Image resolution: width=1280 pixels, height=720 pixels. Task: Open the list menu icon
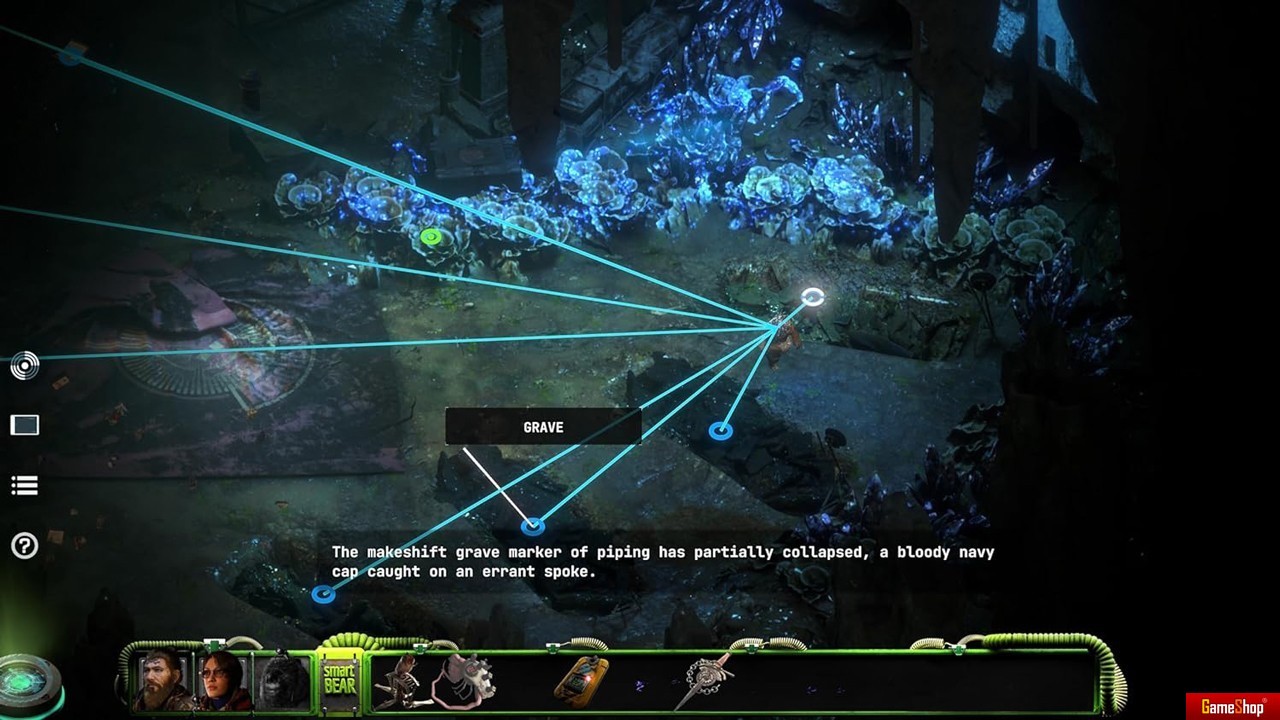coord(25,486)
